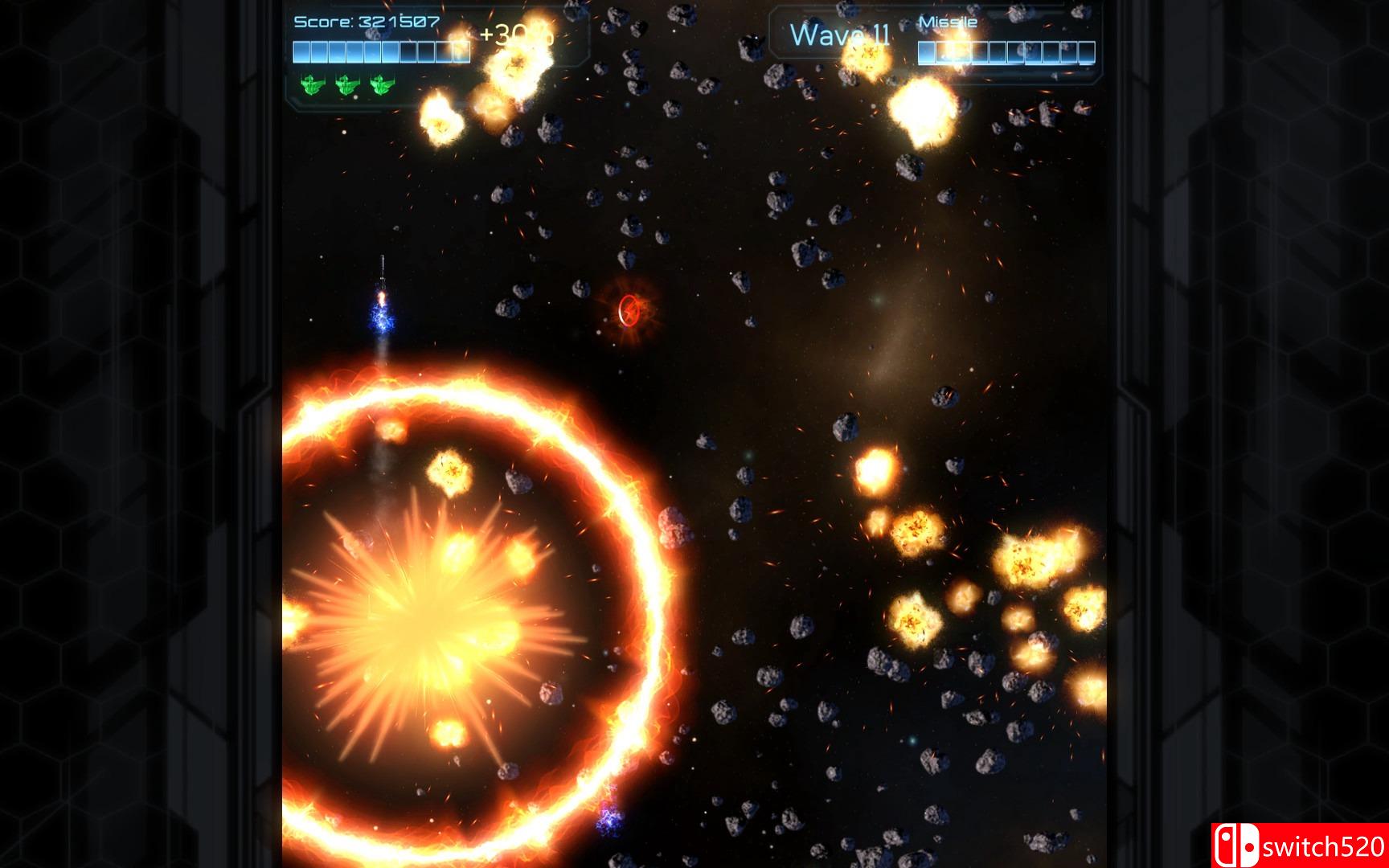Click the Score: 321507 text

(x=367, y=21)
